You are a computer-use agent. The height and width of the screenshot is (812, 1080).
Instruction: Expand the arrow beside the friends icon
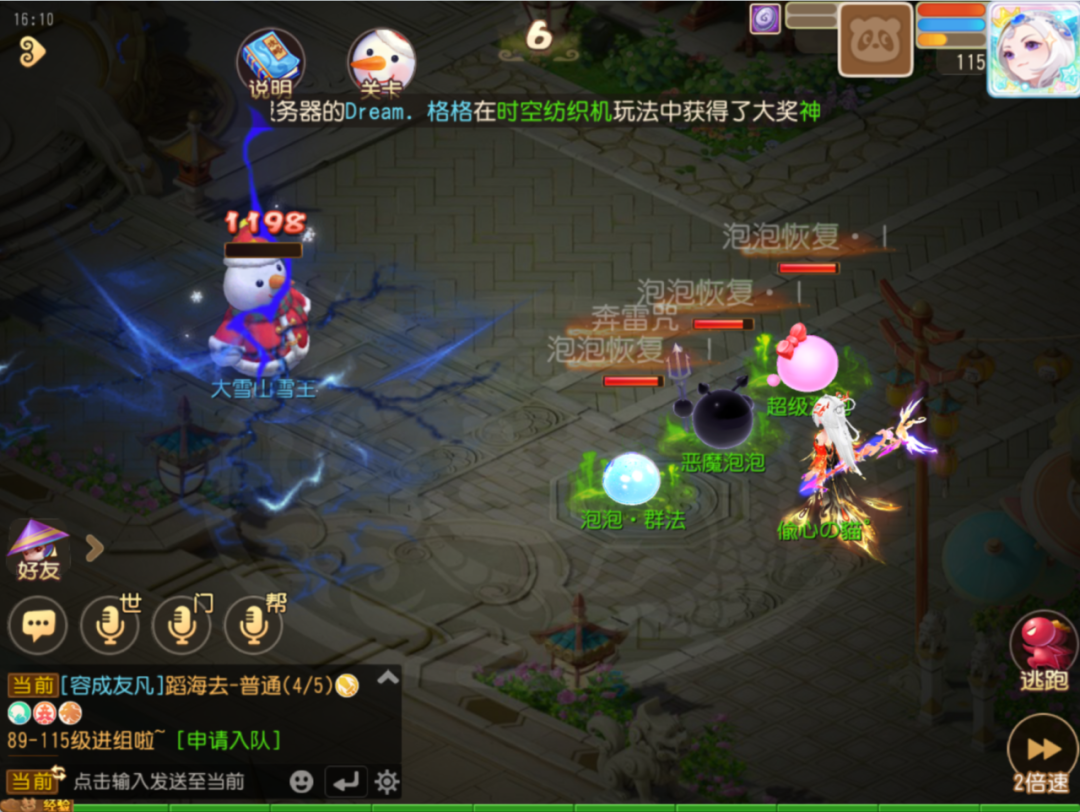coord(94,547)
